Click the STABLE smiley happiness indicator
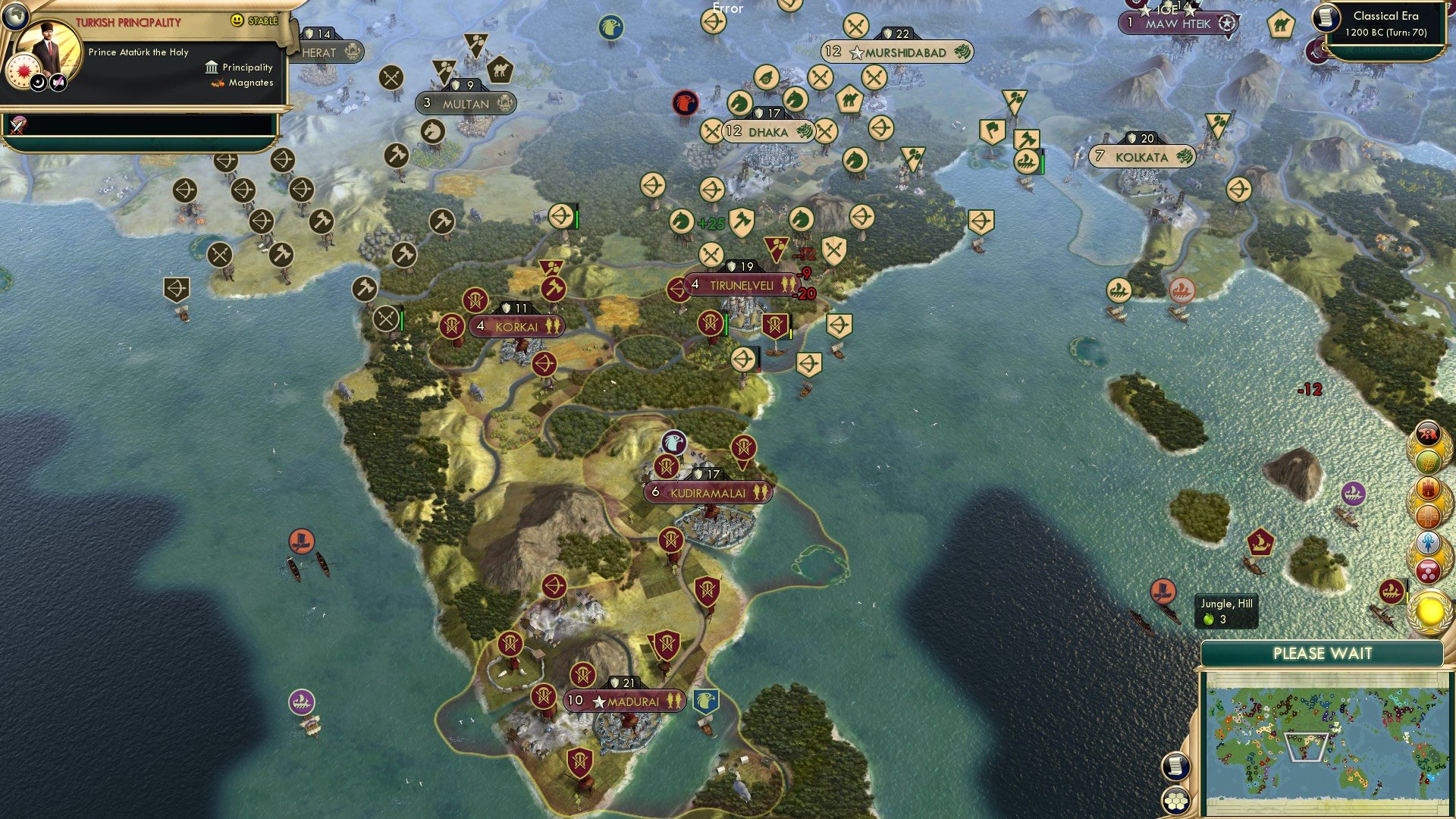Image resolution: width=1456 pixels, height=819 pixels. pos(237,20)
